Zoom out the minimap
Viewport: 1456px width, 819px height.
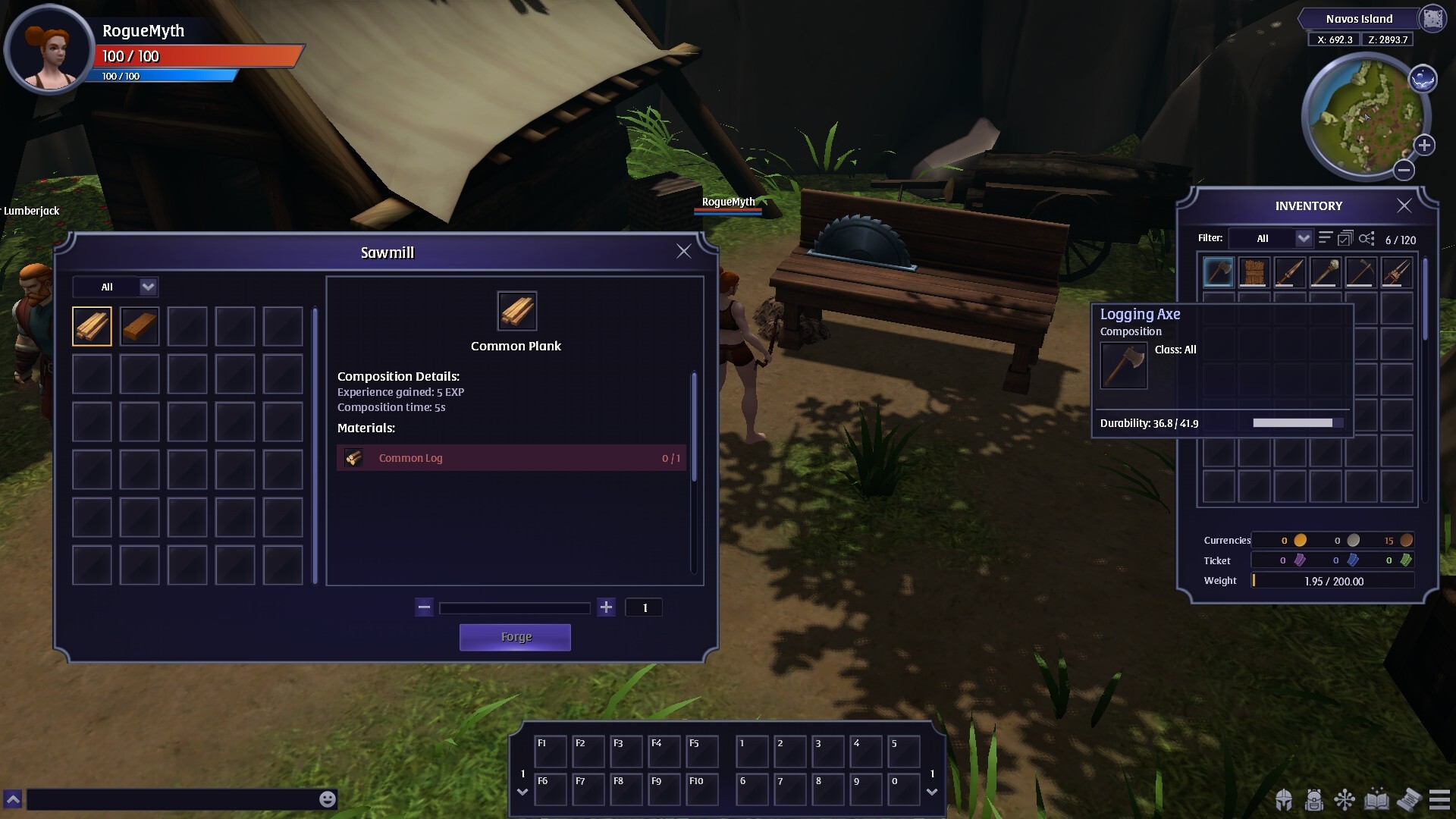point(1404,170)
